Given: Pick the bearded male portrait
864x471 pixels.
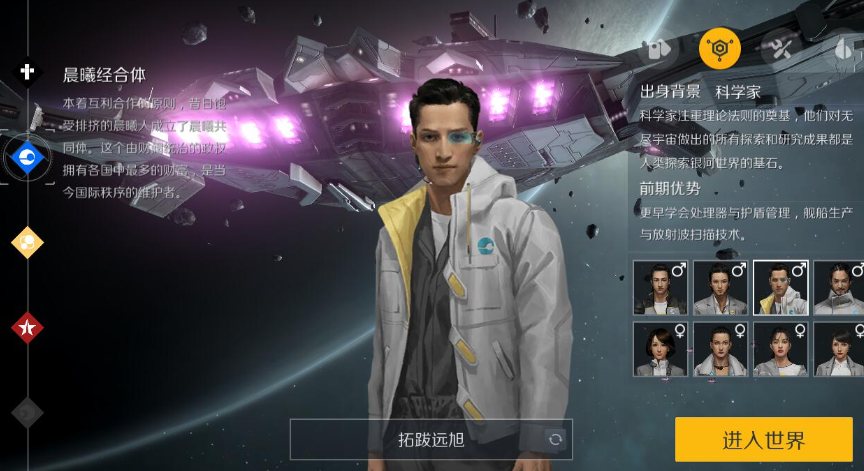Looking at the screenshot, I should point(838,288).
